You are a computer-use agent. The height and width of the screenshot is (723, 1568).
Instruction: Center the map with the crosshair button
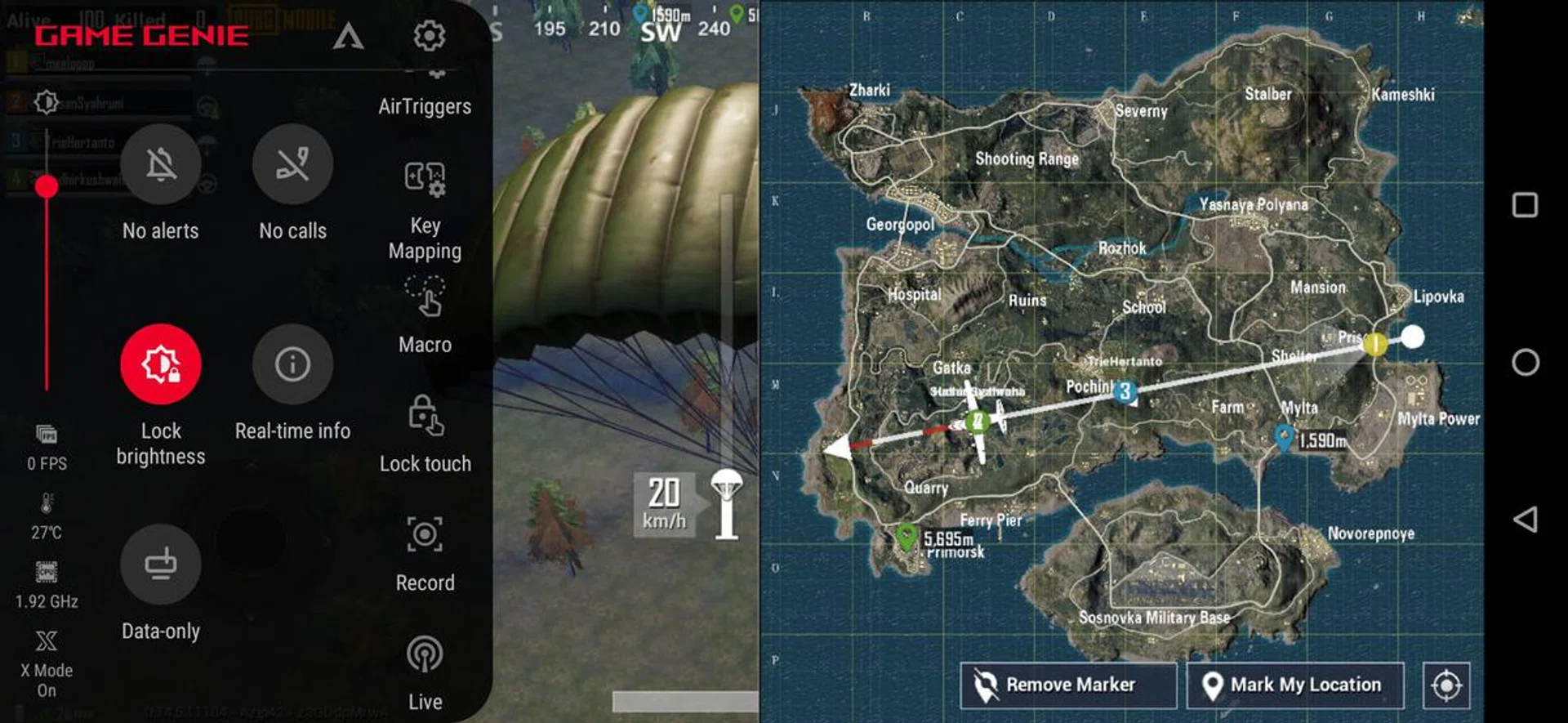click(1446, 685)
